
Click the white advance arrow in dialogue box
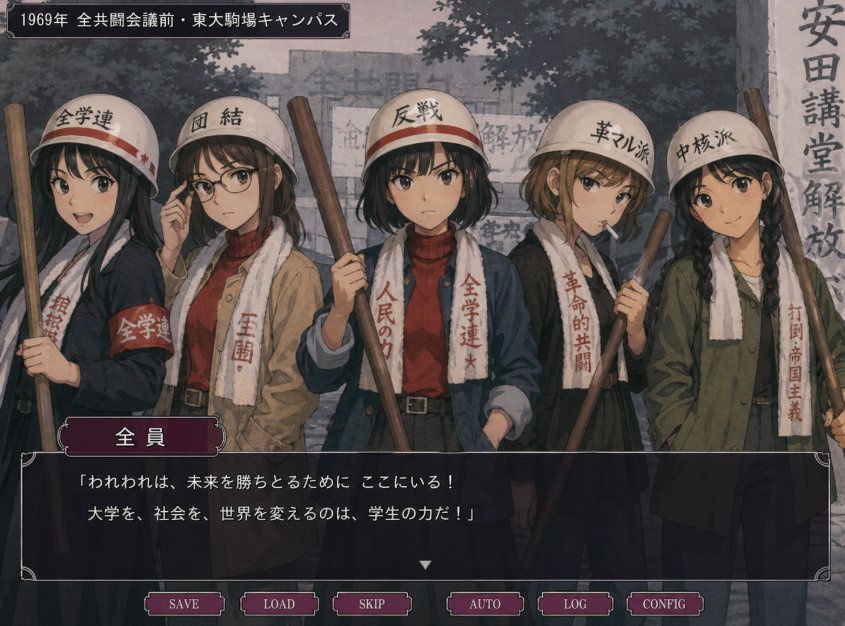425,565
